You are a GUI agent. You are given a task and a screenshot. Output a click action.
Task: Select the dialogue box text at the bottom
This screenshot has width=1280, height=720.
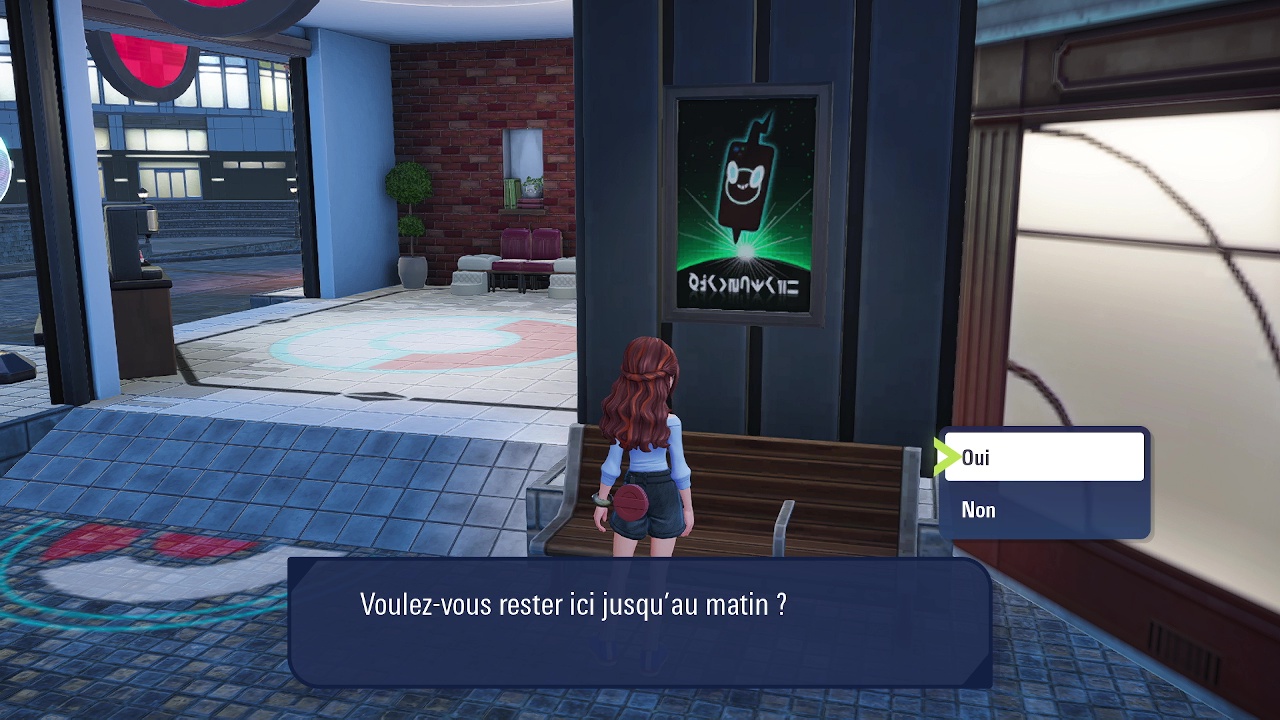click(573, 601)
